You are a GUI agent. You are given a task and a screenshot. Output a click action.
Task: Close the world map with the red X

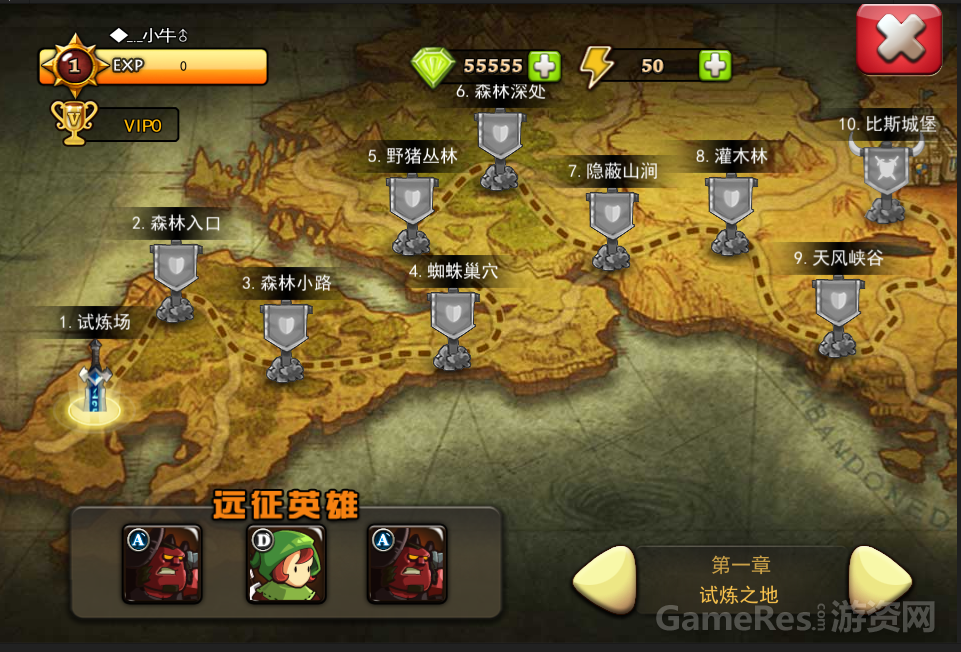(x=898, y=38)
